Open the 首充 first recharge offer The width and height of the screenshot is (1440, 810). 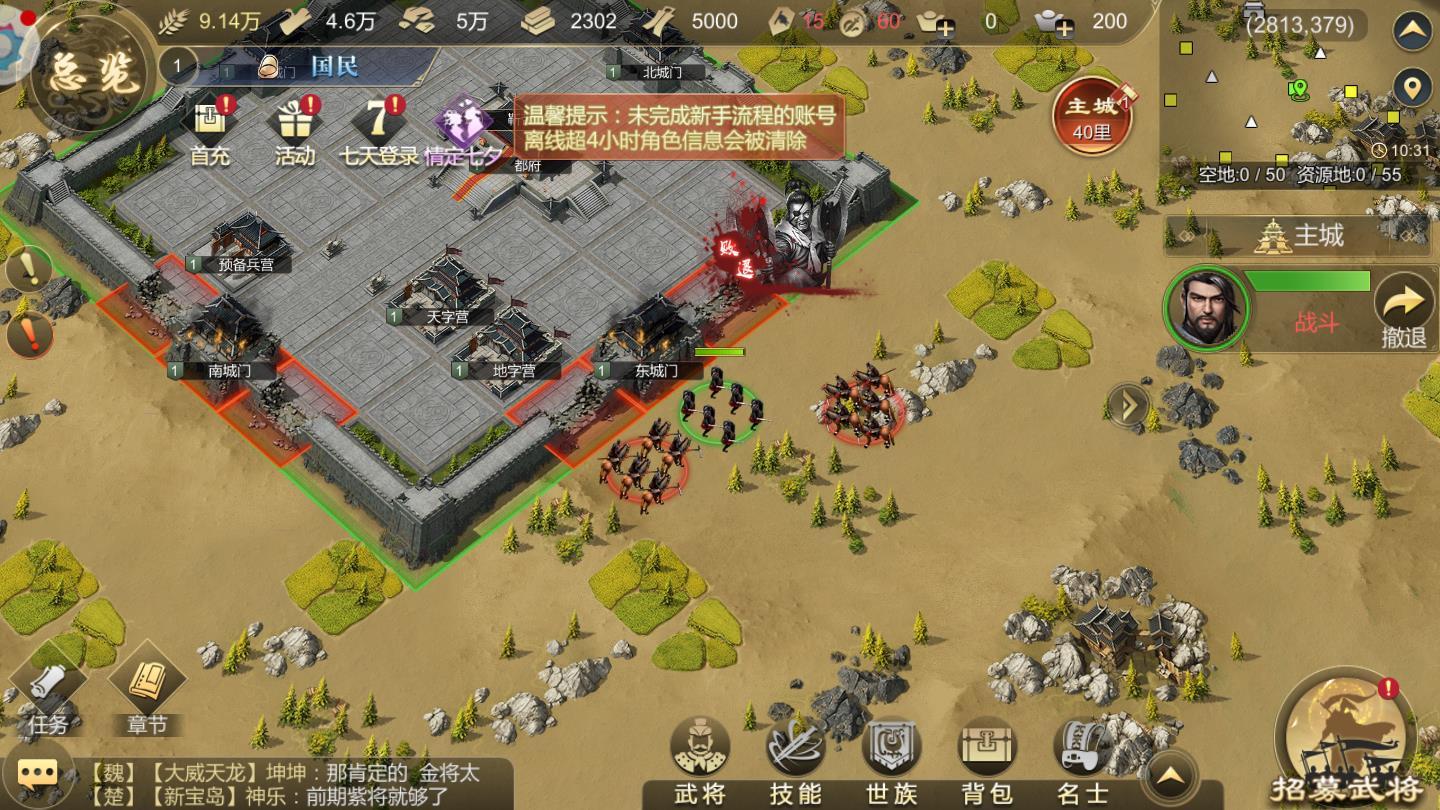[210, 129]
